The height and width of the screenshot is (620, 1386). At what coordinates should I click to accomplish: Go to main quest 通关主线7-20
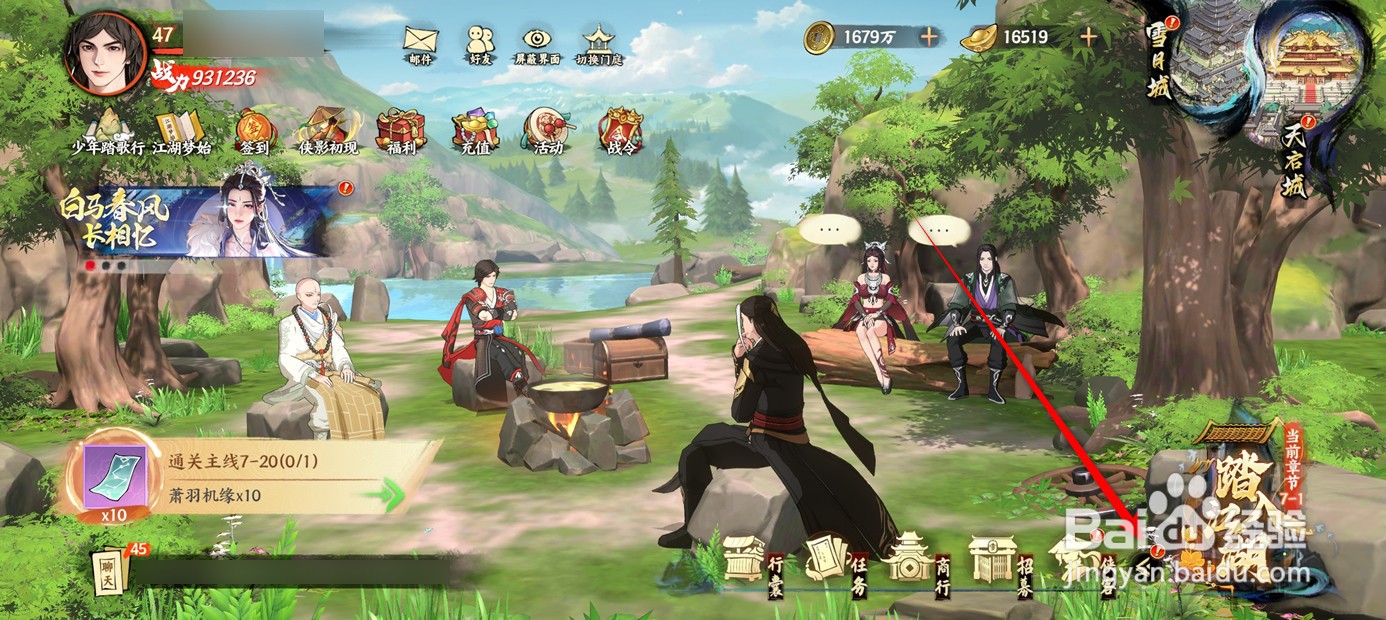click(250, 478)
